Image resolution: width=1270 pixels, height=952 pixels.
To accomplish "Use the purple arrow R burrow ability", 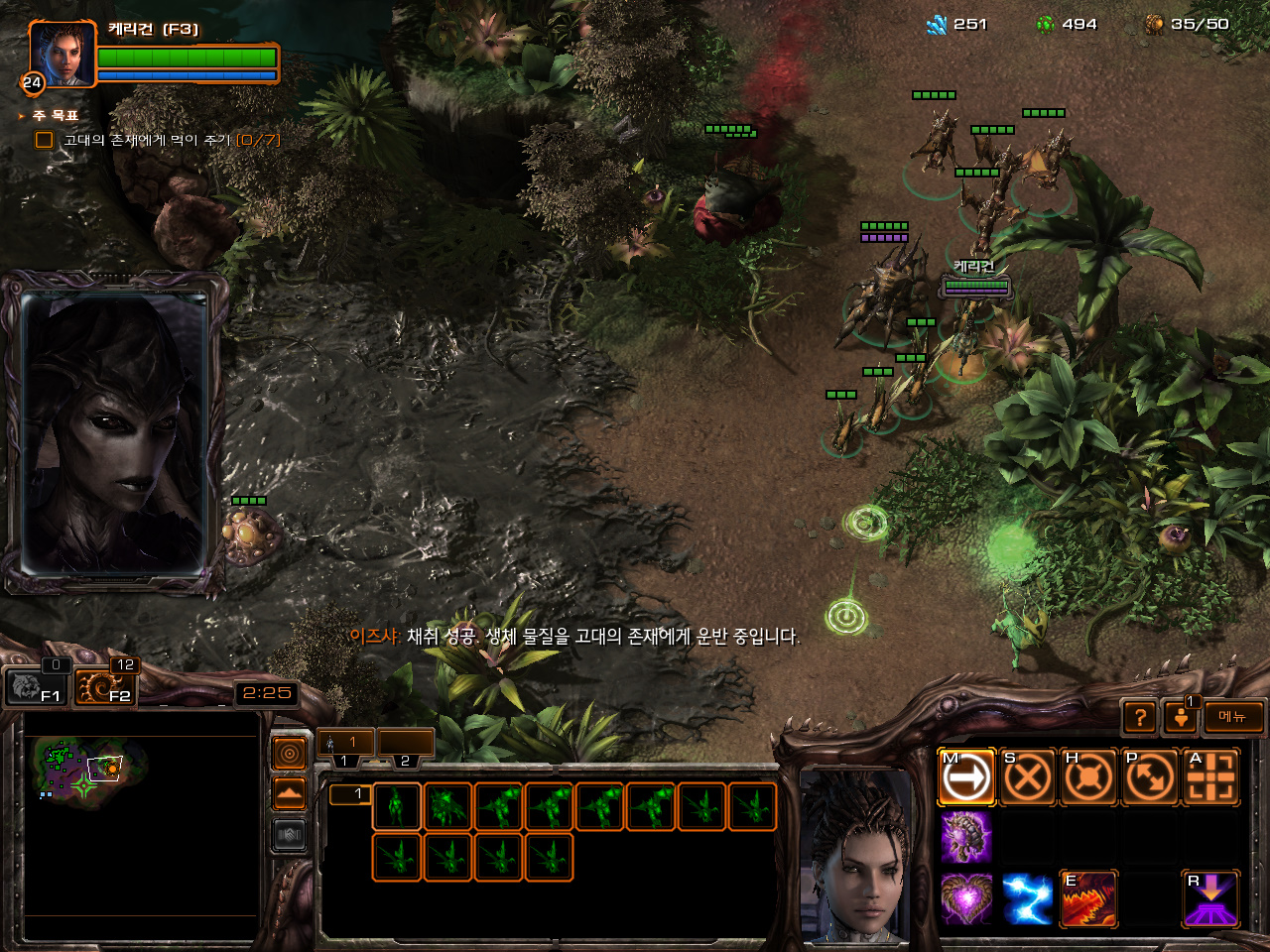I will point(1211,898).
